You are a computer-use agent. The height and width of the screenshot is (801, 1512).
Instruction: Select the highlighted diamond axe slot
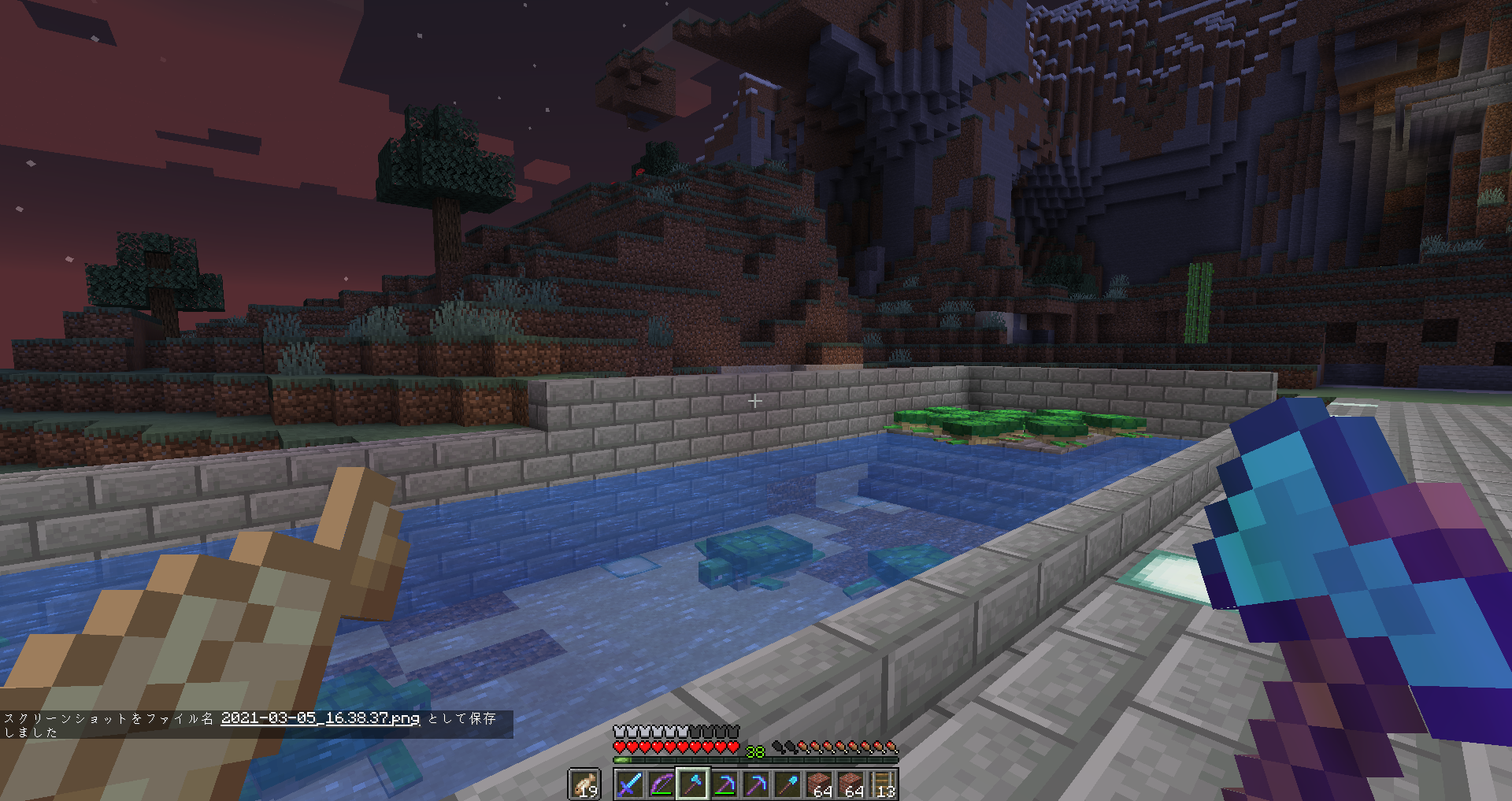pyautogui.click(x=693, y=784)
